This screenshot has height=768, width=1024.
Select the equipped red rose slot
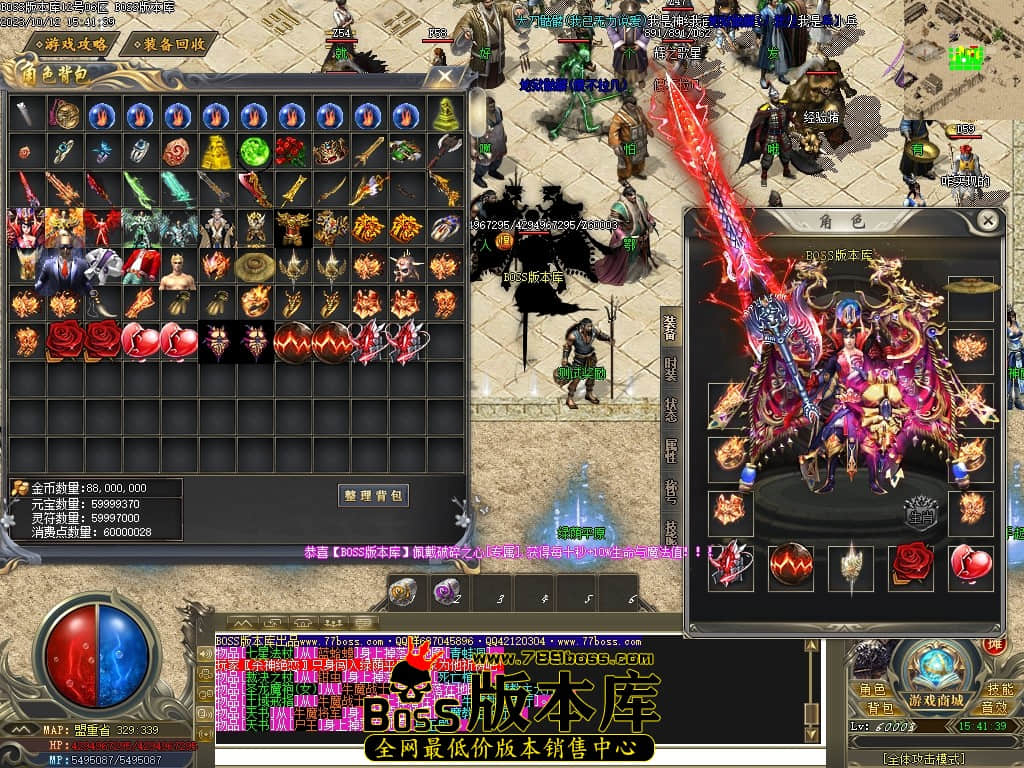coord(911,565)
